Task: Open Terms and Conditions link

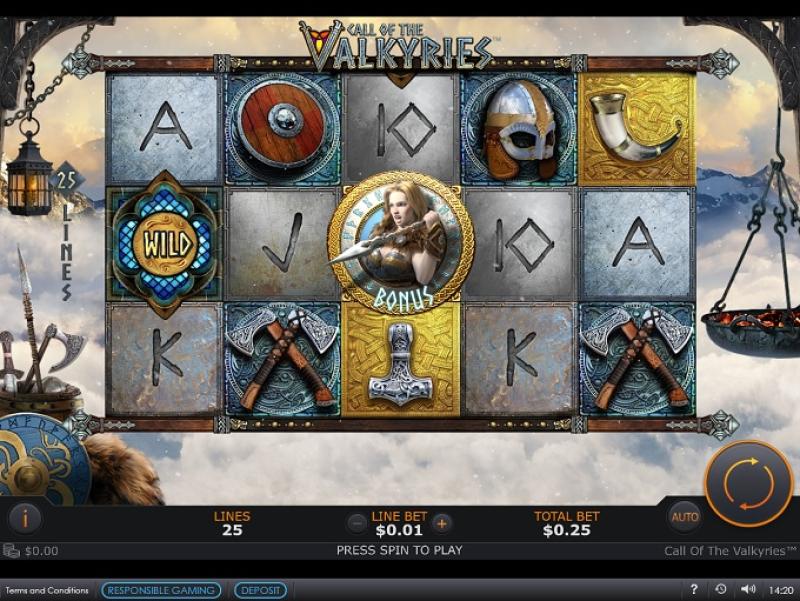Action: 47,590
